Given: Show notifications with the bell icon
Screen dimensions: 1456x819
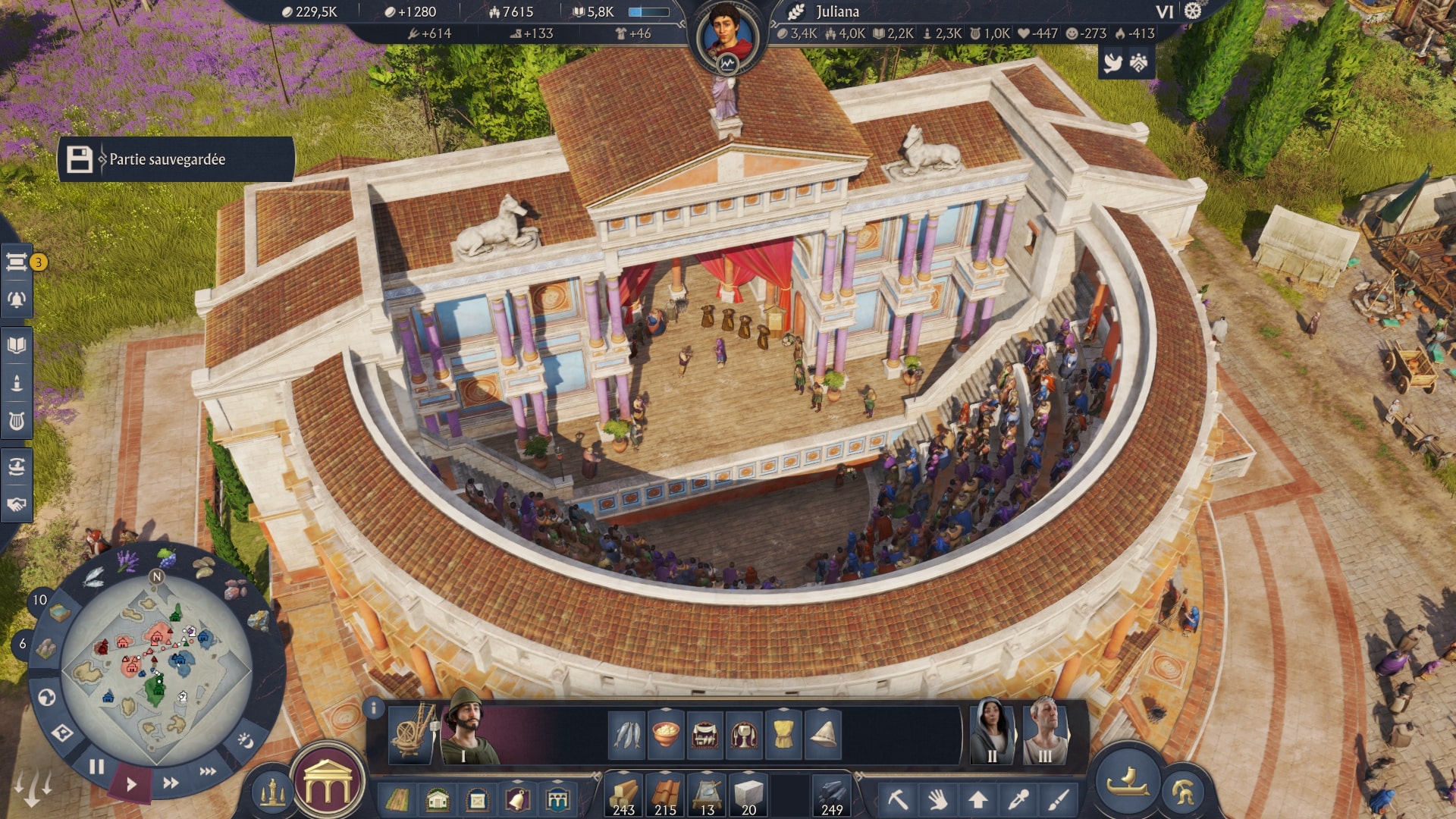Looking at the screenshot, I should (x=16, y=300).
